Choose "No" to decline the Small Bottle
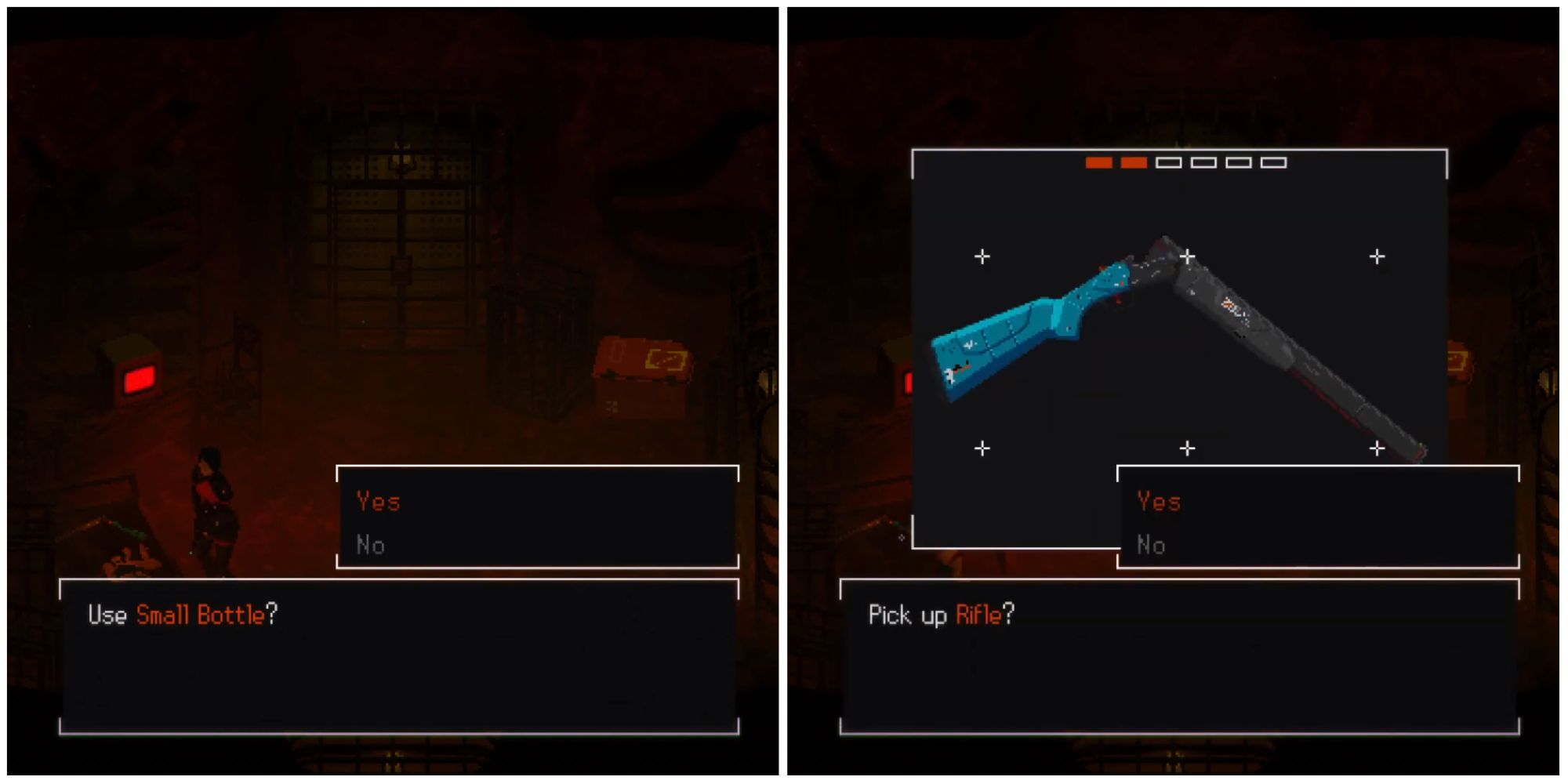Viewport: 1568px width, 784px height. click(x=372, y=545)
